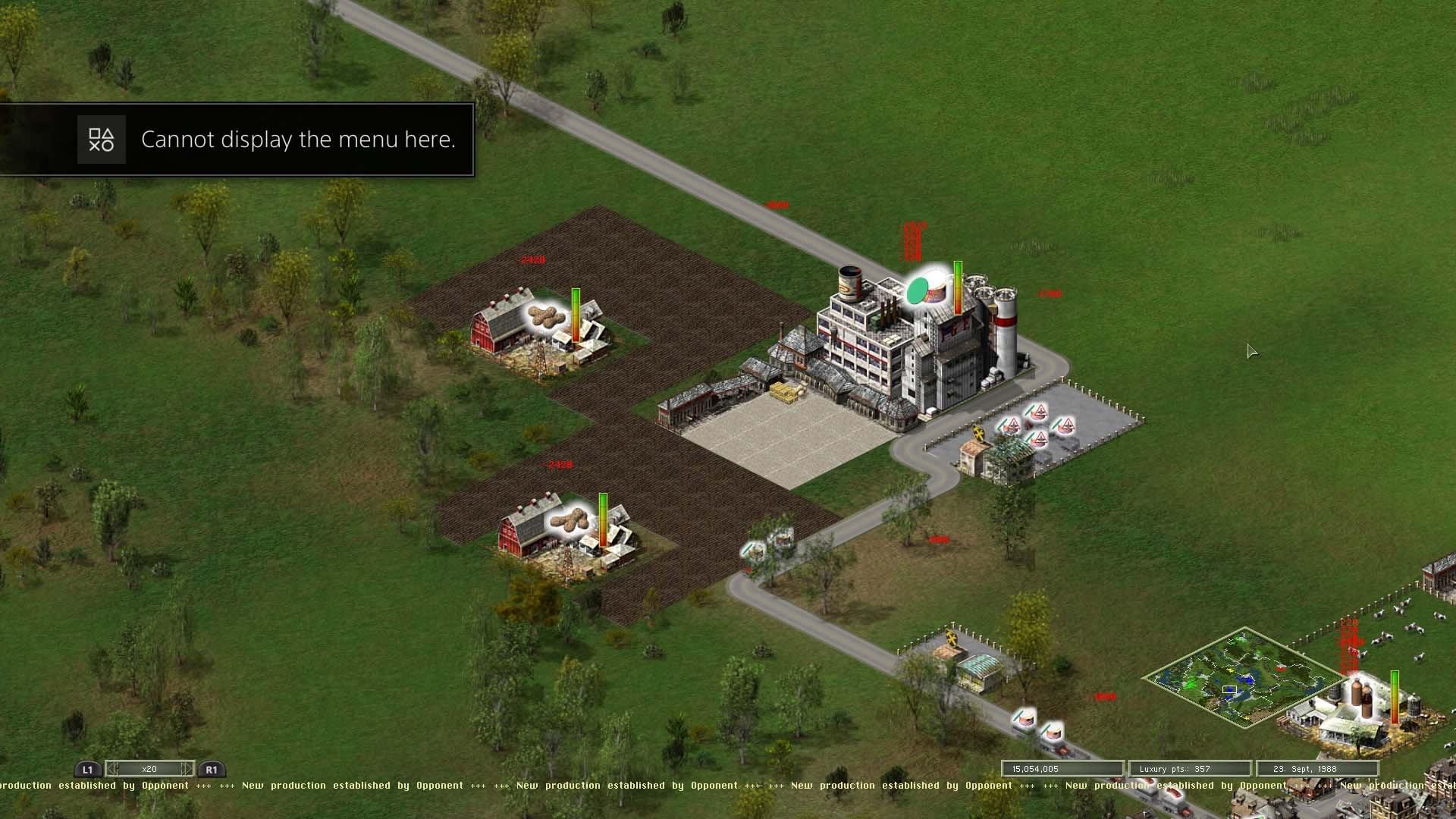The height and width of the screenshot is (819, 1456).
Task: Click the colored stock bar on the factory
Action: [958, 288]
